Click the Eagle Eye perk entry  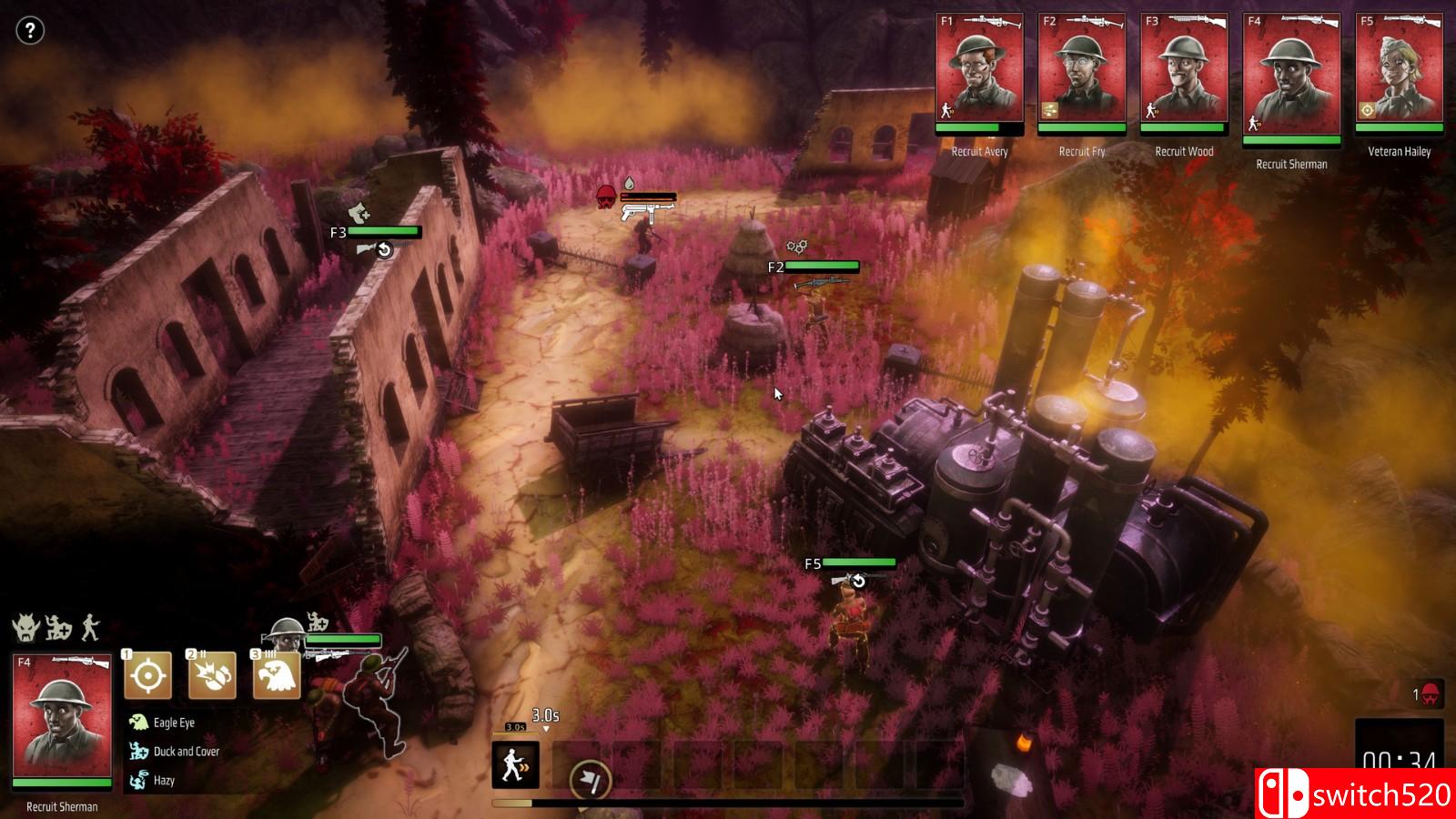[173, 723]
